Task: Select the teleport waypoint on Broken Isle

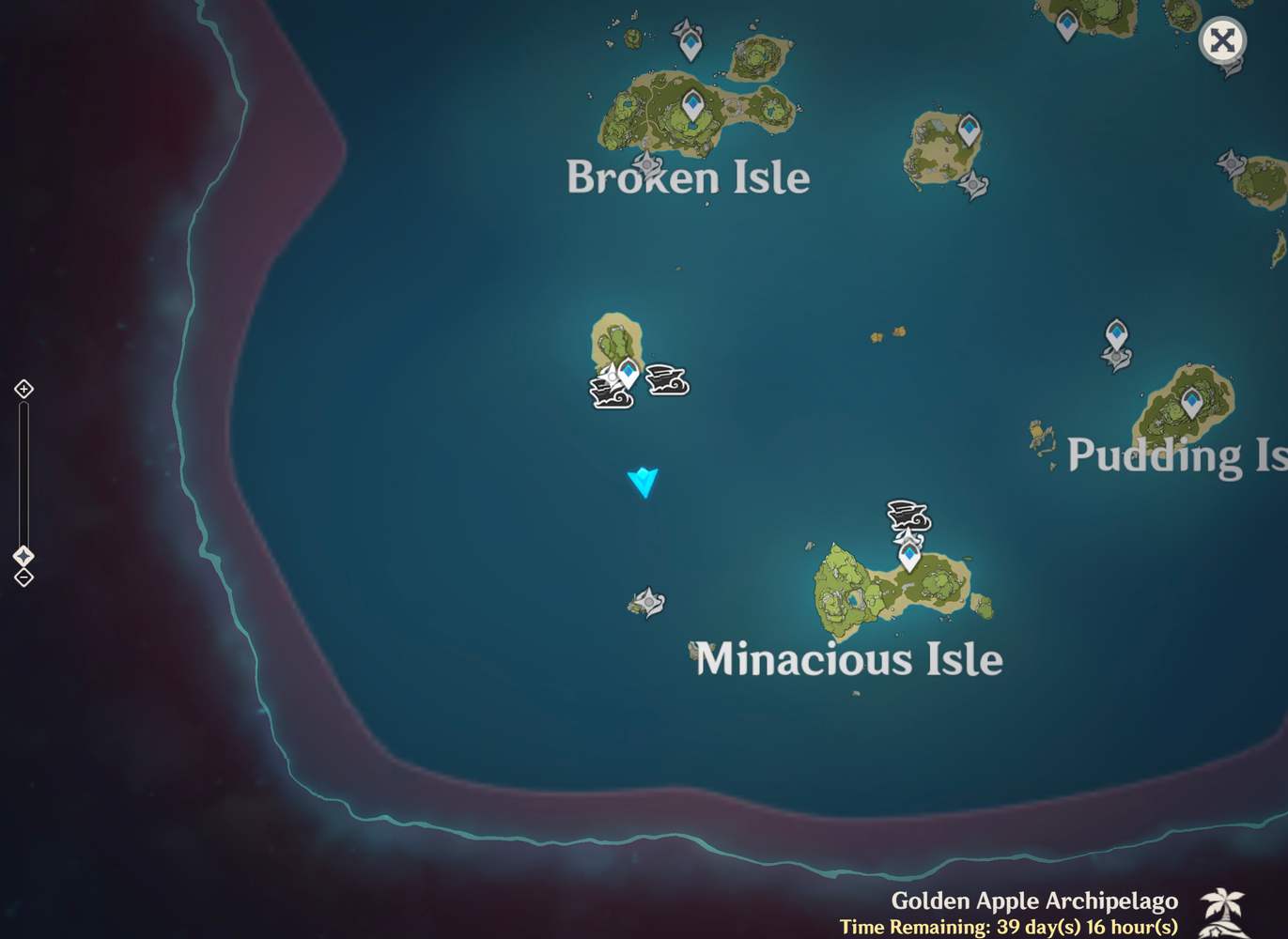Action: pos(693,103)
